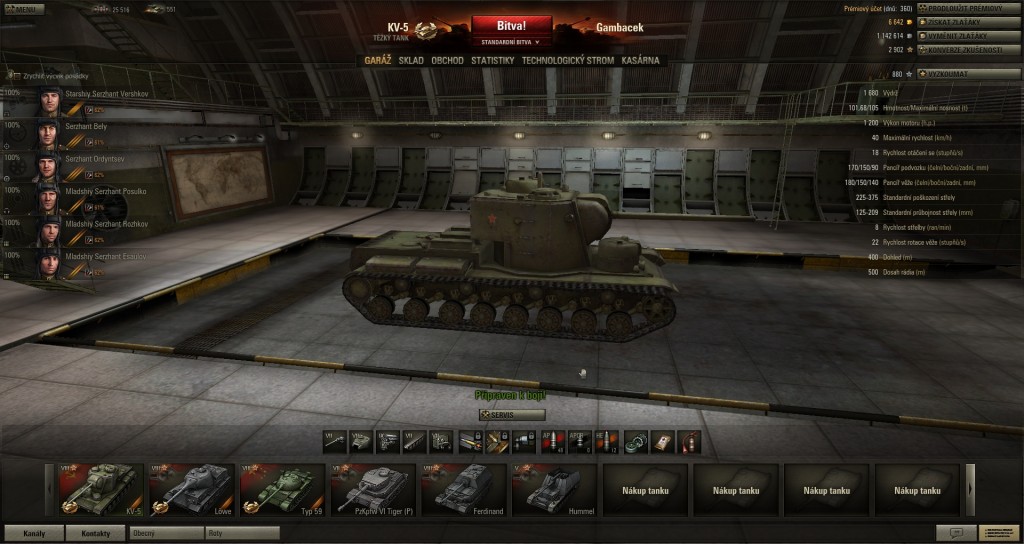
Task: Select the Typ 59 tank thumbnail
Action: point(283,490)
